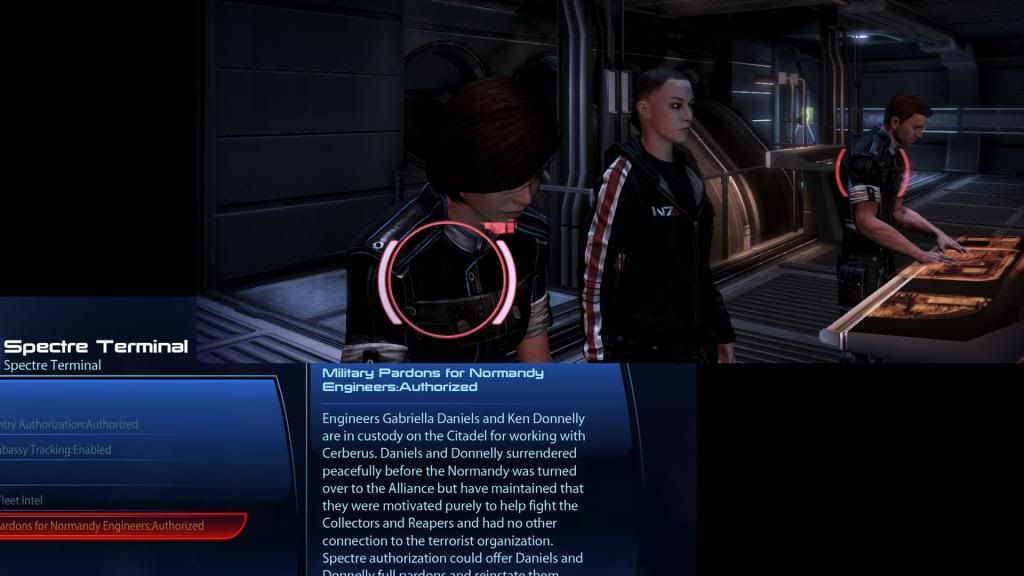1024x576 pixels.
Task: Choose the Embassy Tracking: Enabled entry
Action: tap(56, 450)
